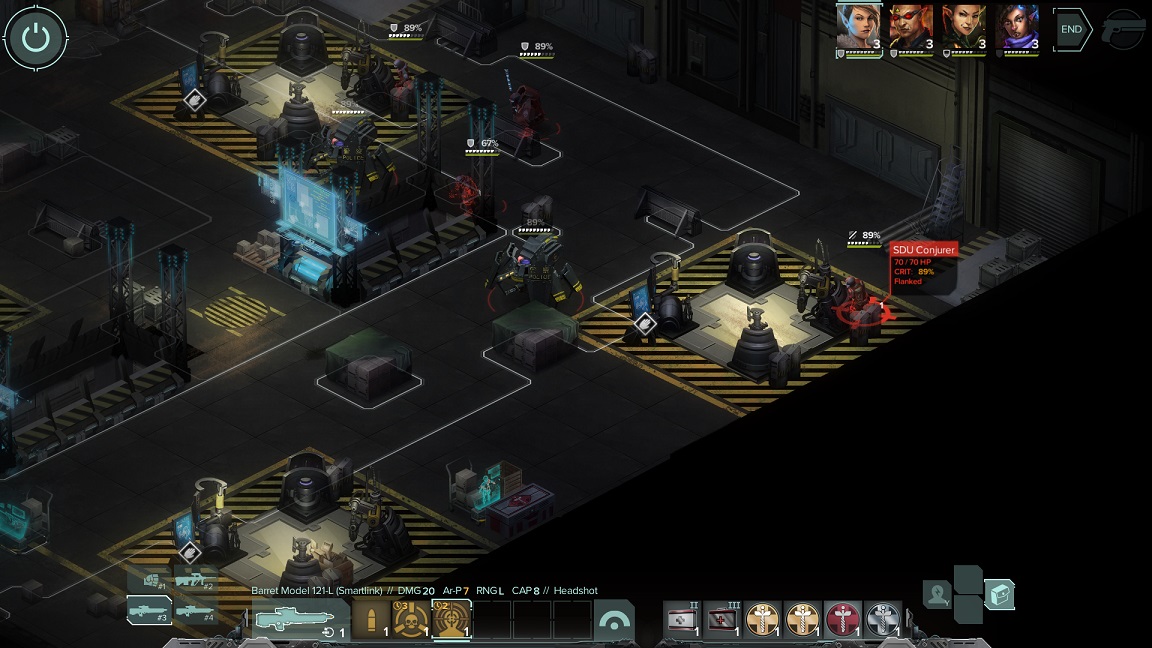Screen dimensions: 1152x648
Task: Open the power button system menu
Action: (x=36, y=38)
